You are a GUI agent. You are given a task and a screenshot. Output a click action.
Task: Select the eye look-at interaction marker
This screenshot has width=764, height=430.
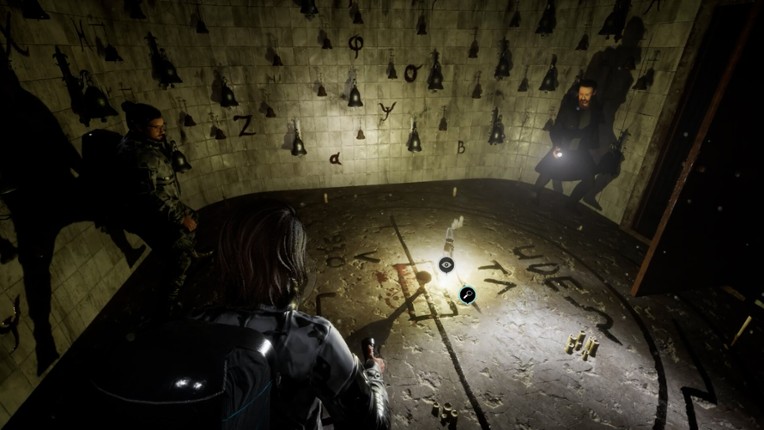(446, 265)
